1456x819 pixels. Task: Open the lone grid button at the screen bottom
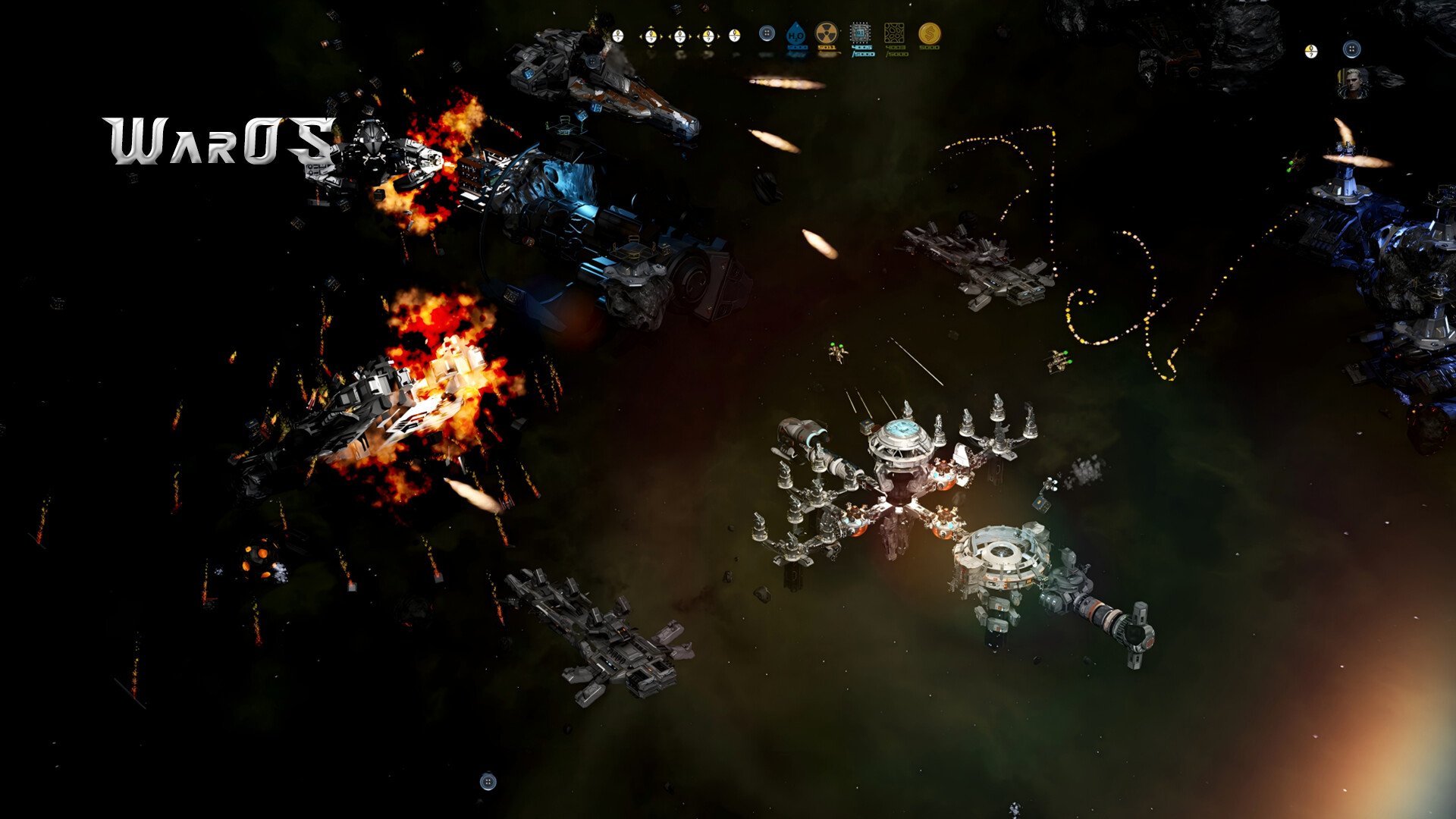click(488, 782)
